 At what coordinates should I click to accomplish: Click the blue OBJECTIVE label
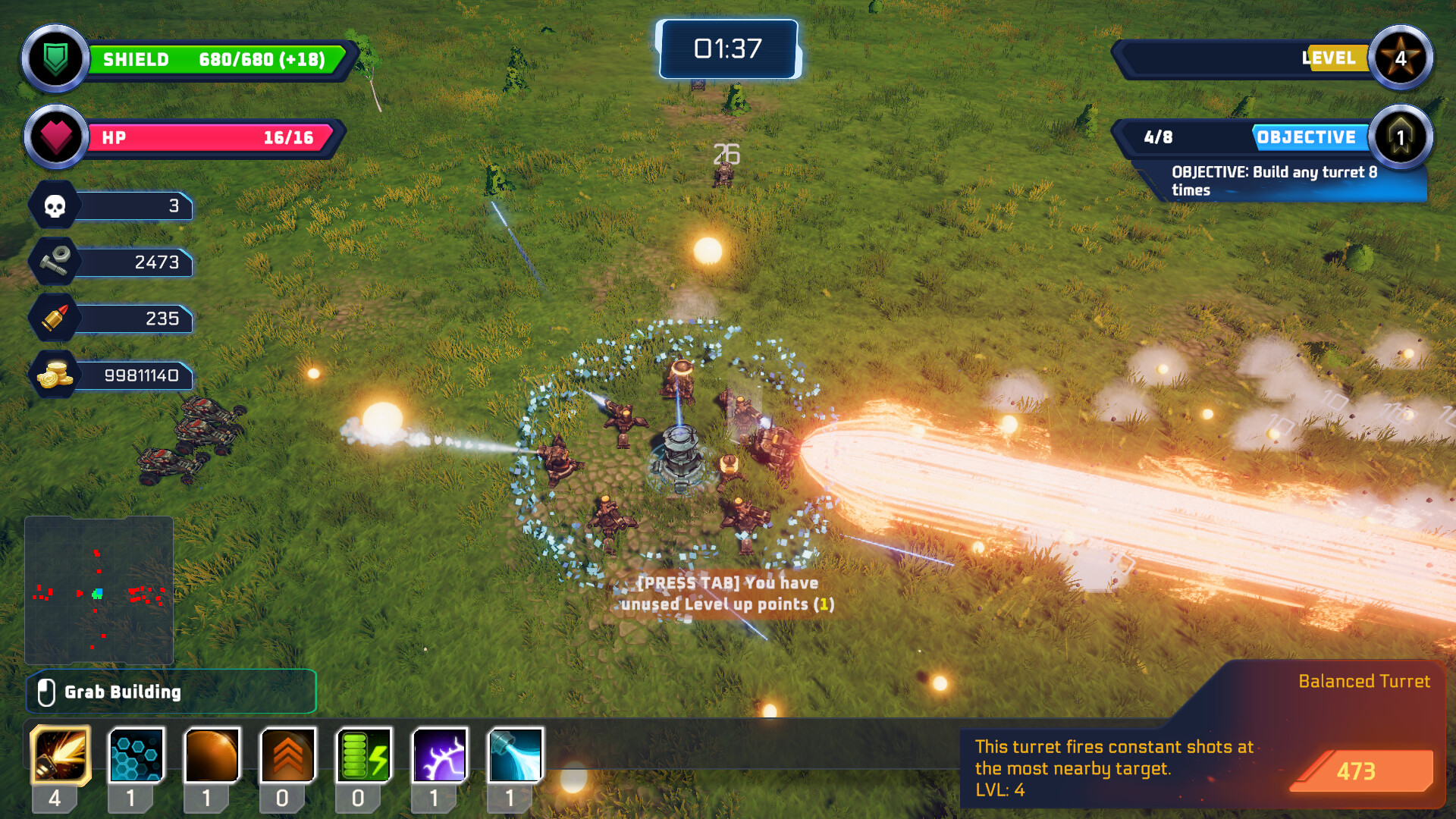[1307, 137]
